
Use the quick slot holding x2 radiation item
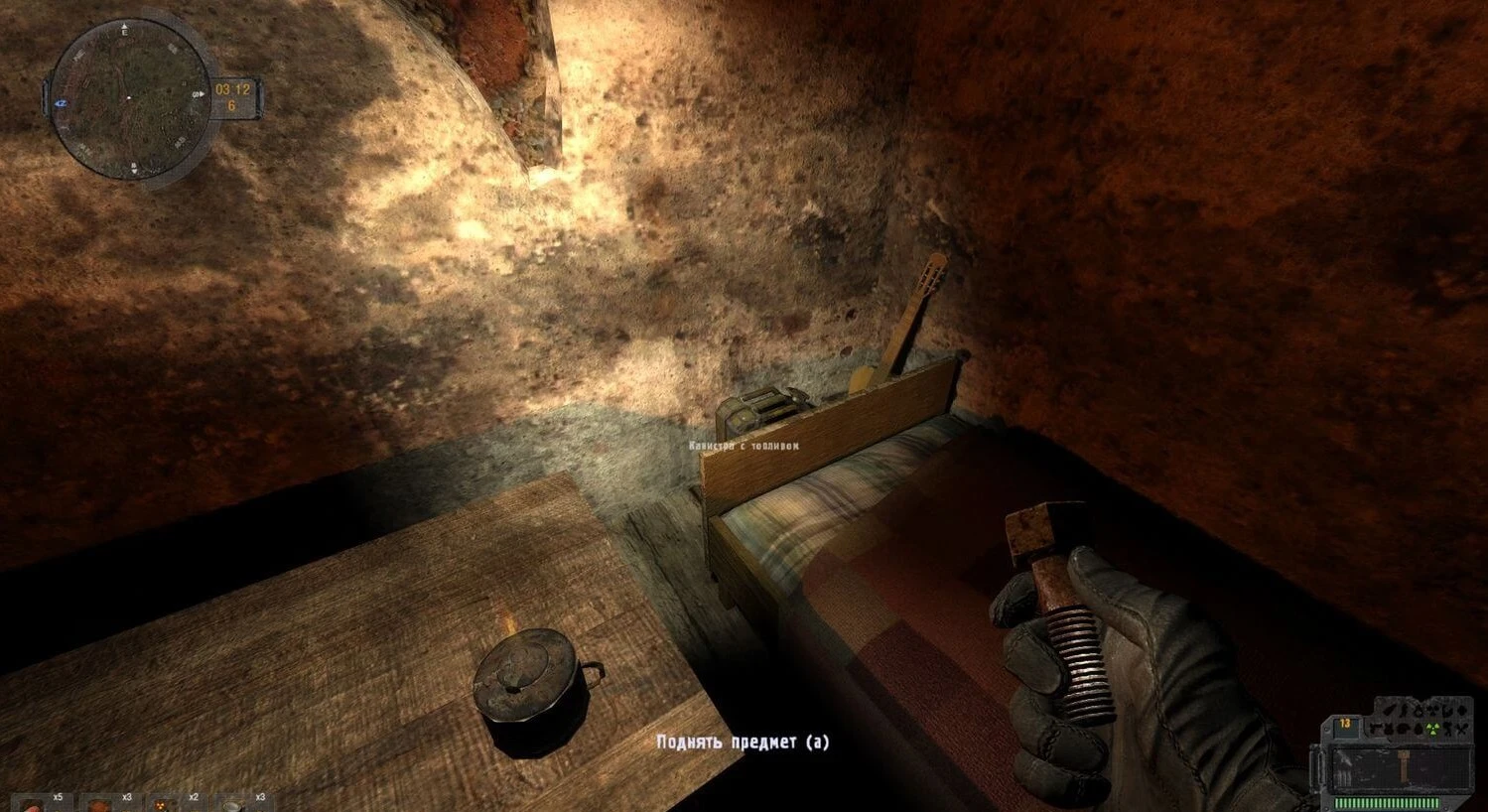click(x=164, y=803)
